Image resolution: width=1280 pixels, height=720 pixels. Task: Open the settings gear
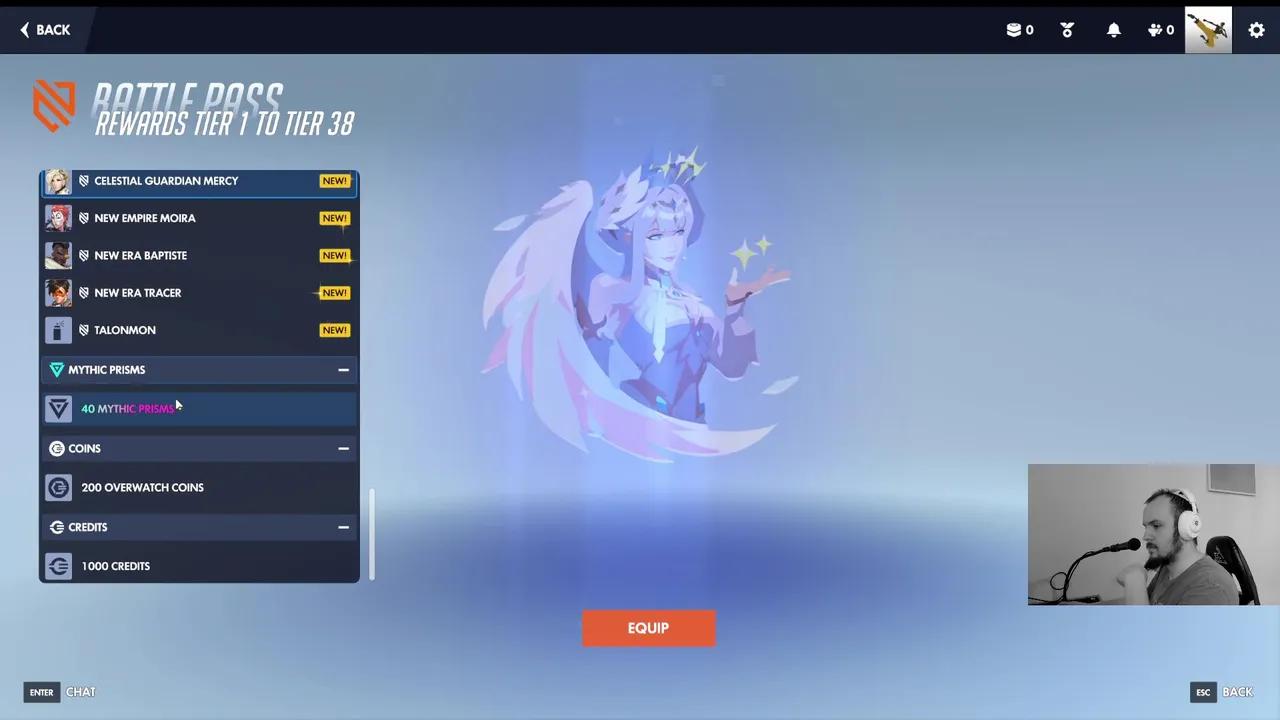click(x=1256, y=30)
